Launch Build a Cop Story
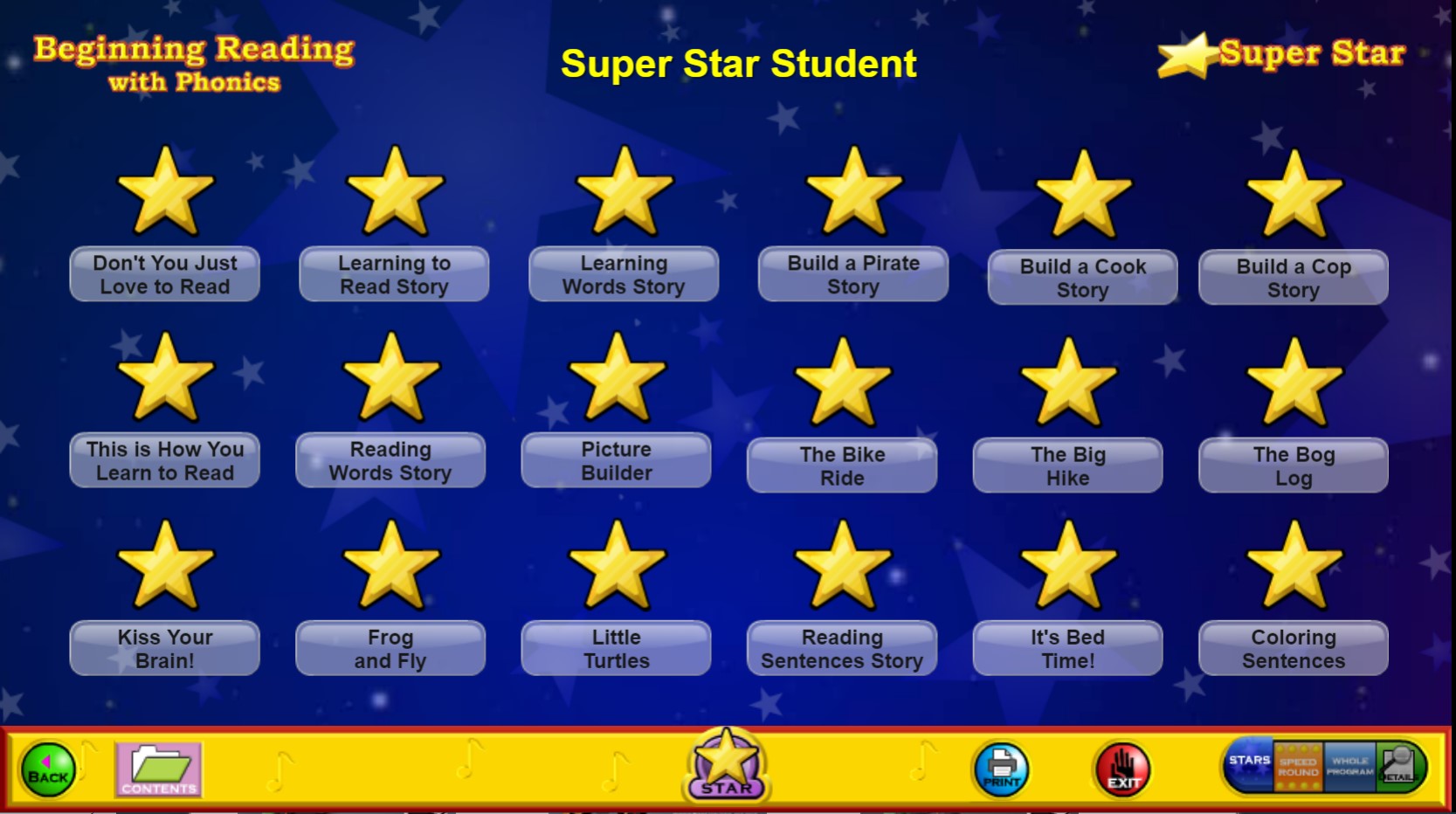The height and width of the screenshot is (814, 1456). click(x=1294, y=278)
